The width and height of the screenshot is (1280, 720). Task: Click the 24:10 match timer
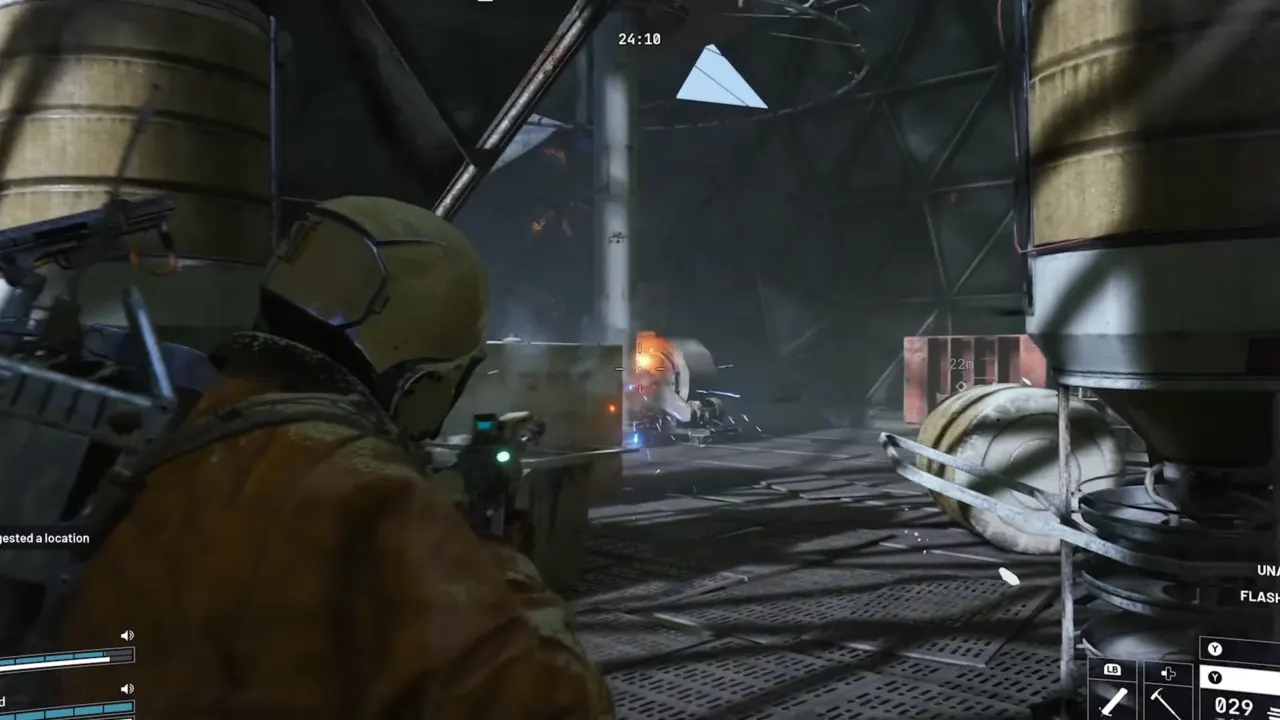(x=640, y=39)
